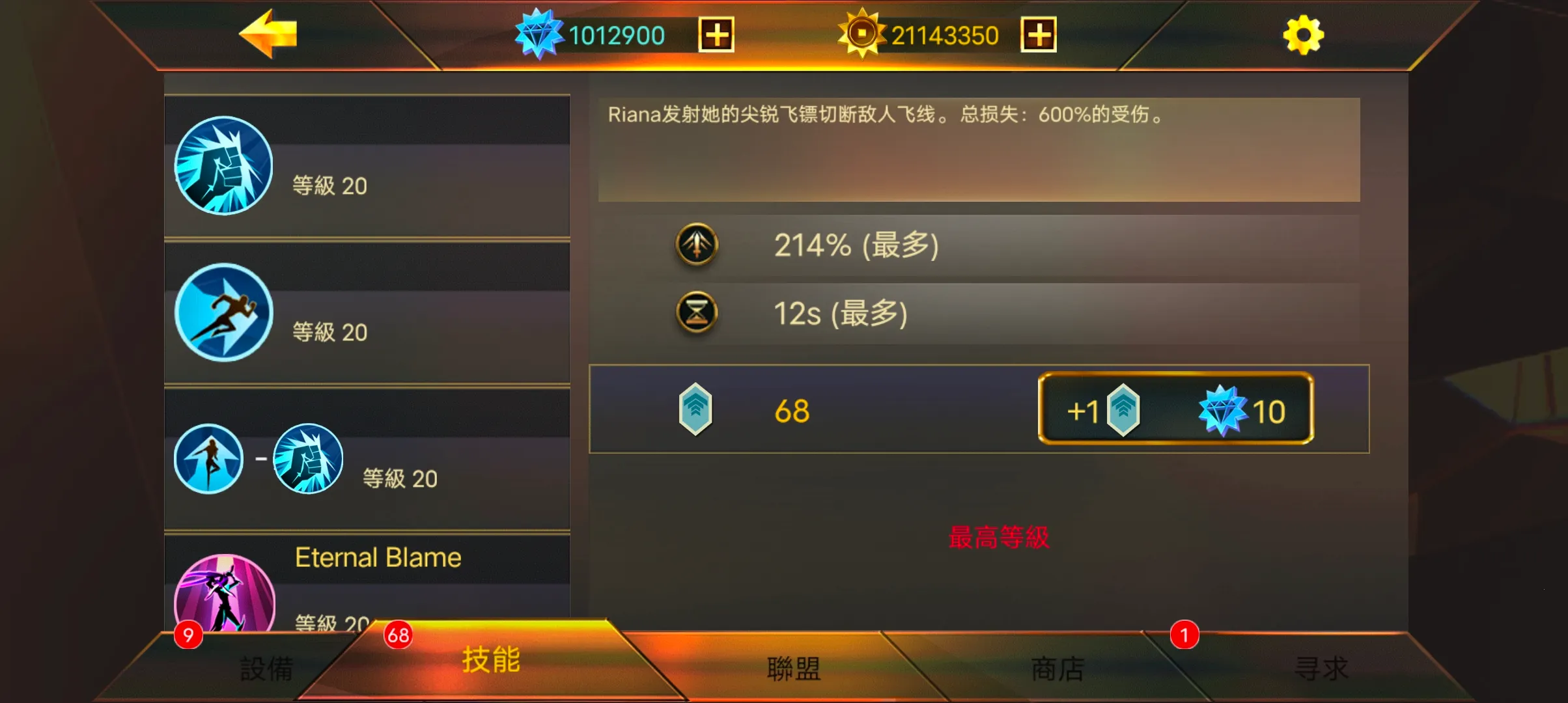The height and width of the screenshot is (703, 1568).
Task: Switch to the 商店 tab
Action: 1056,667
